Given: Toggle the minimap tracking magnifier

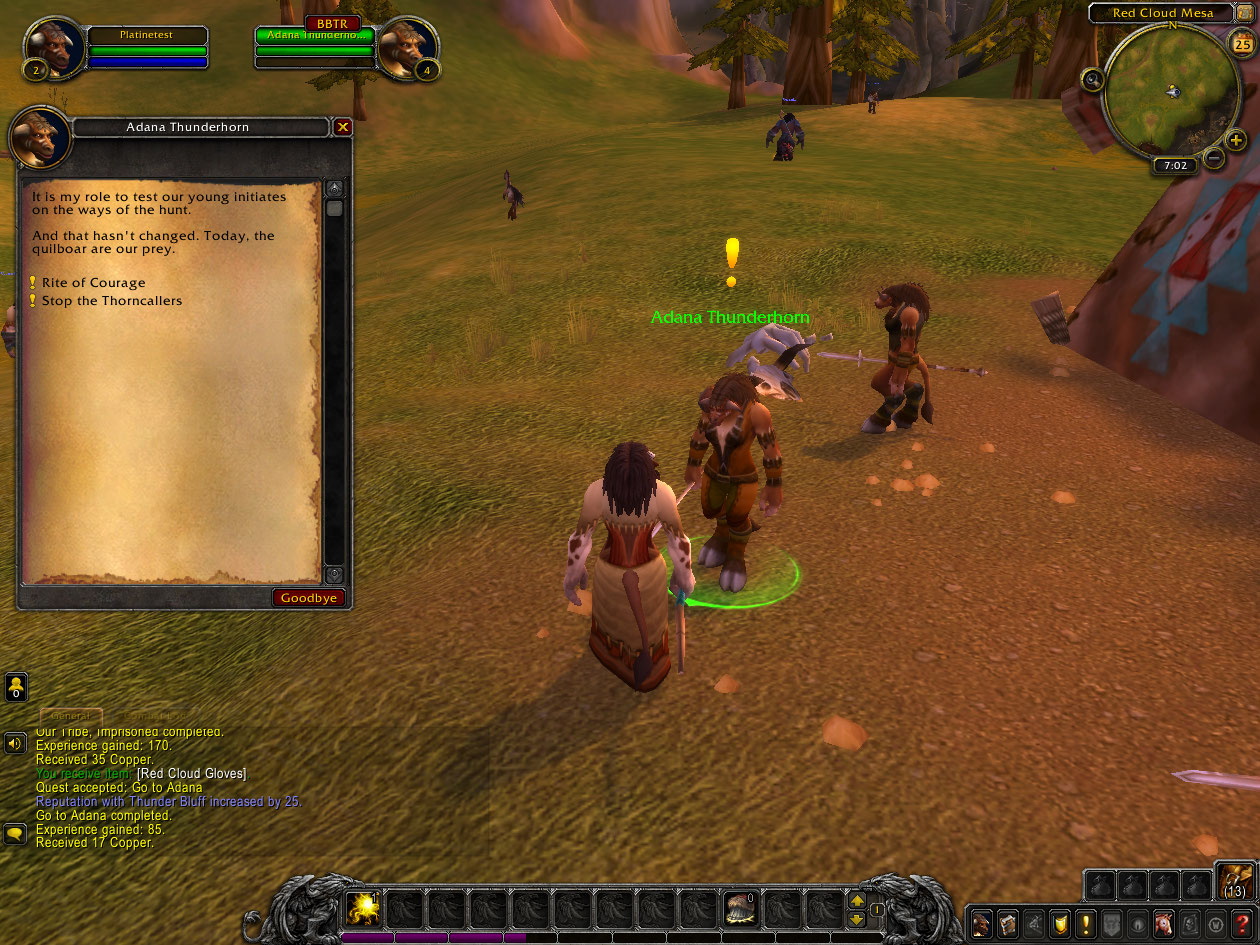Looking at the screenshot, I should coord(1093,80).
